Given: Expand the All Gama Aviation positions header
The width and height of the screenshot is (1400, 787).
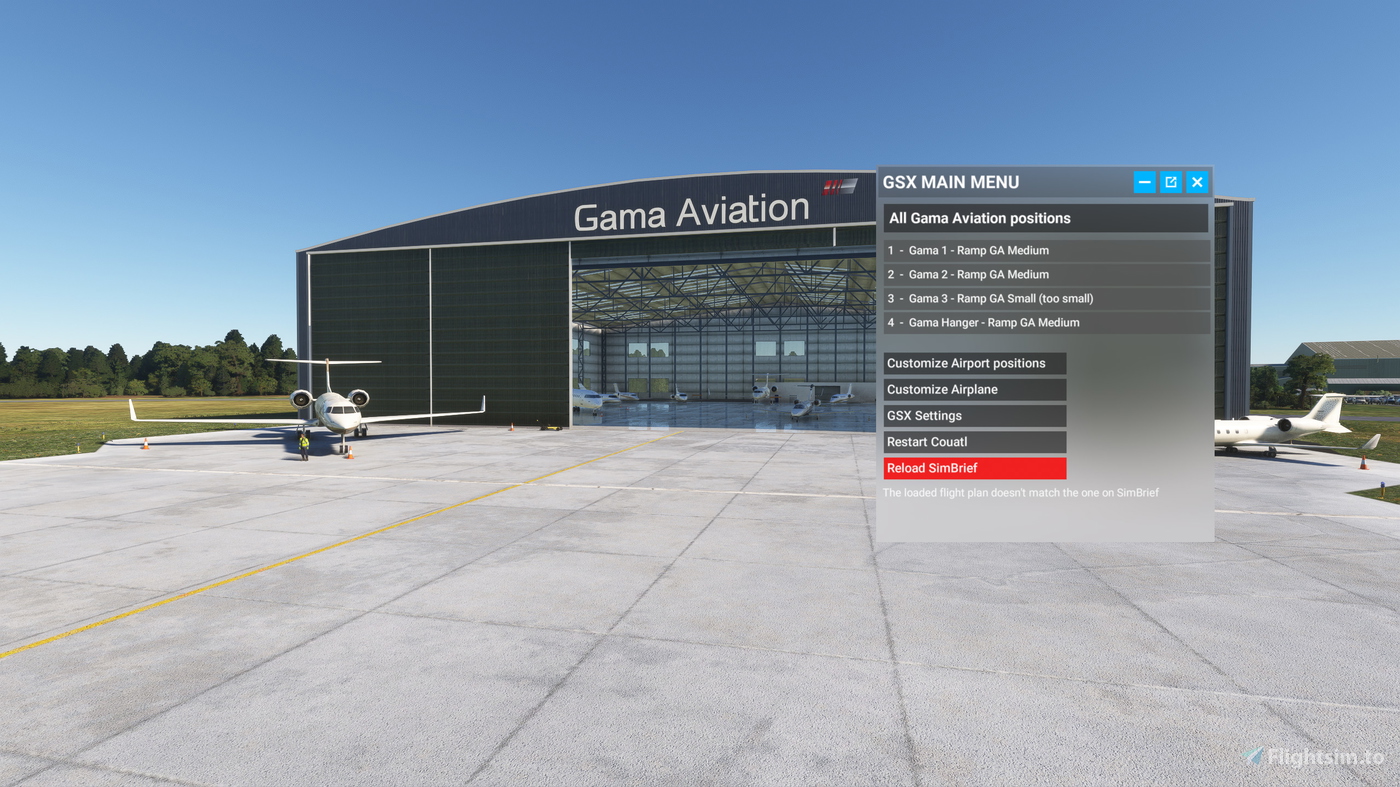Looking at the screenshot, I should [x=1045, y=217].
